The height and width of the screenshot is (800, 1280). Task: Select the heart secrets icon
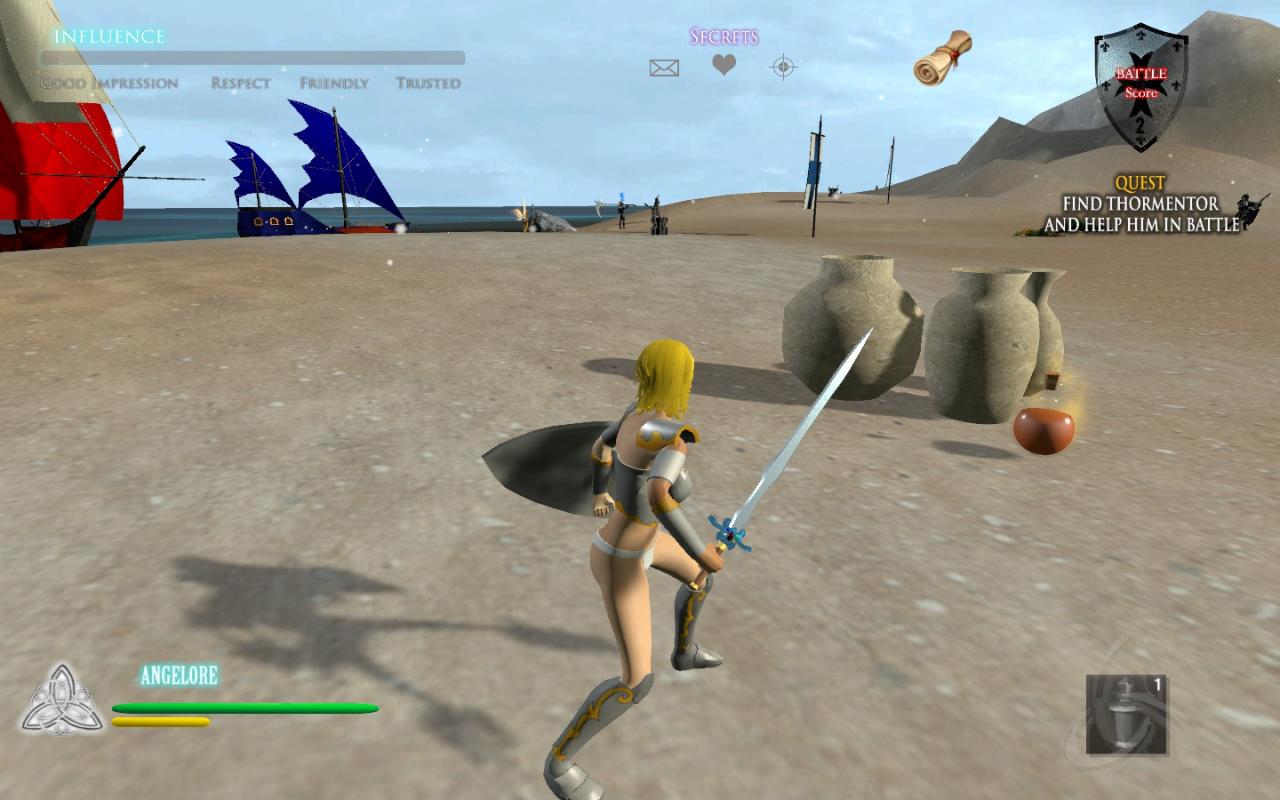[x=724, y=66]
